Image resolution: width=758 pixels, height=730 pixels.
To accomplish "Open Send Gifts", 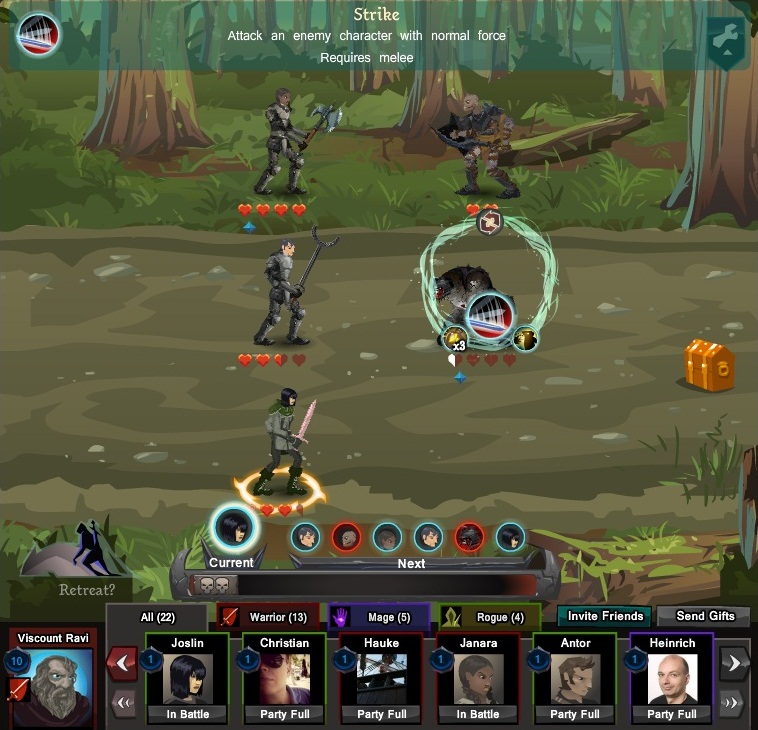I will [x=703, y=616].
